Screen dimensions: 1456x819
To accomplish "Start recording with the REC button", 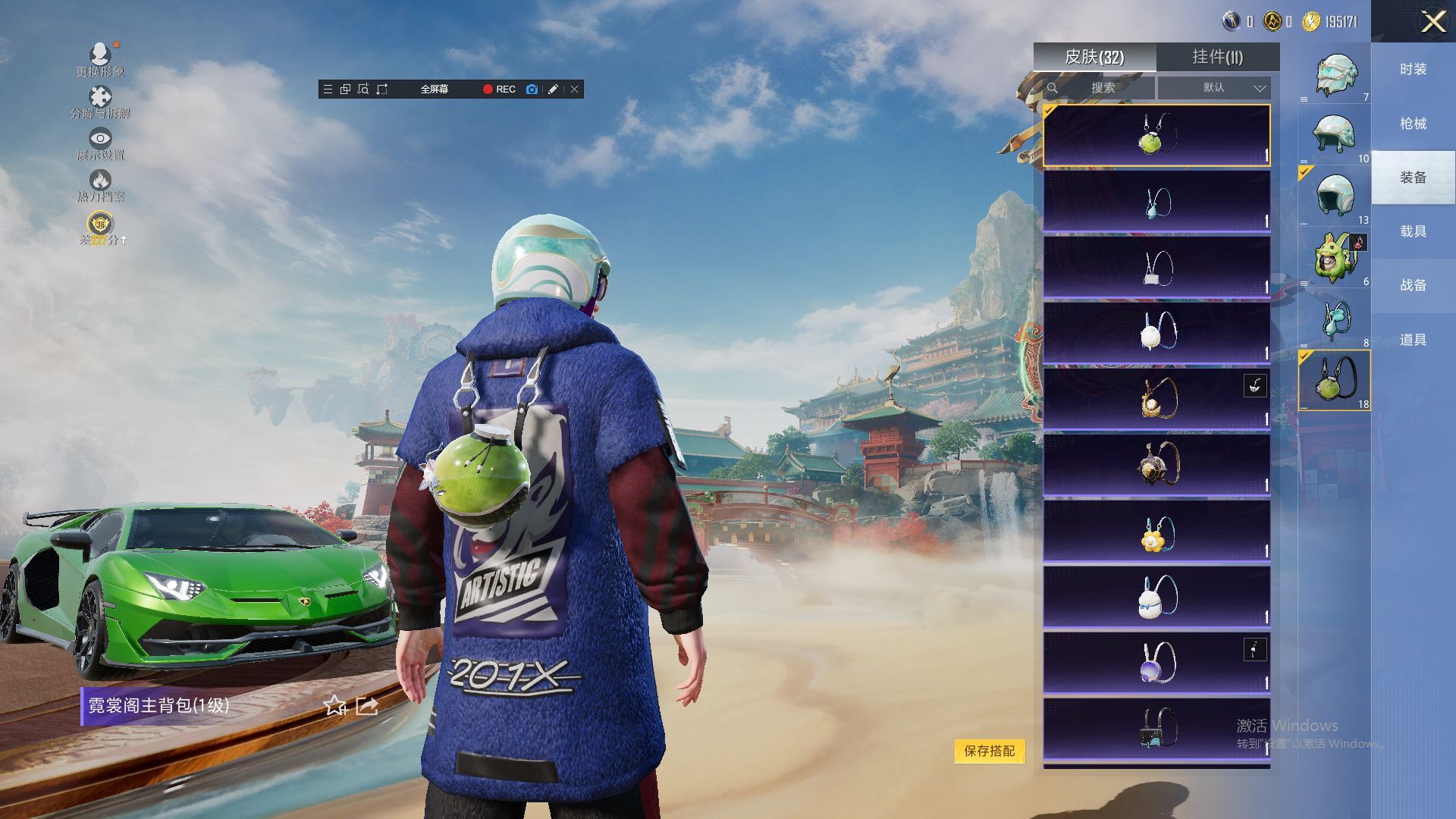I will click(499, 89).
